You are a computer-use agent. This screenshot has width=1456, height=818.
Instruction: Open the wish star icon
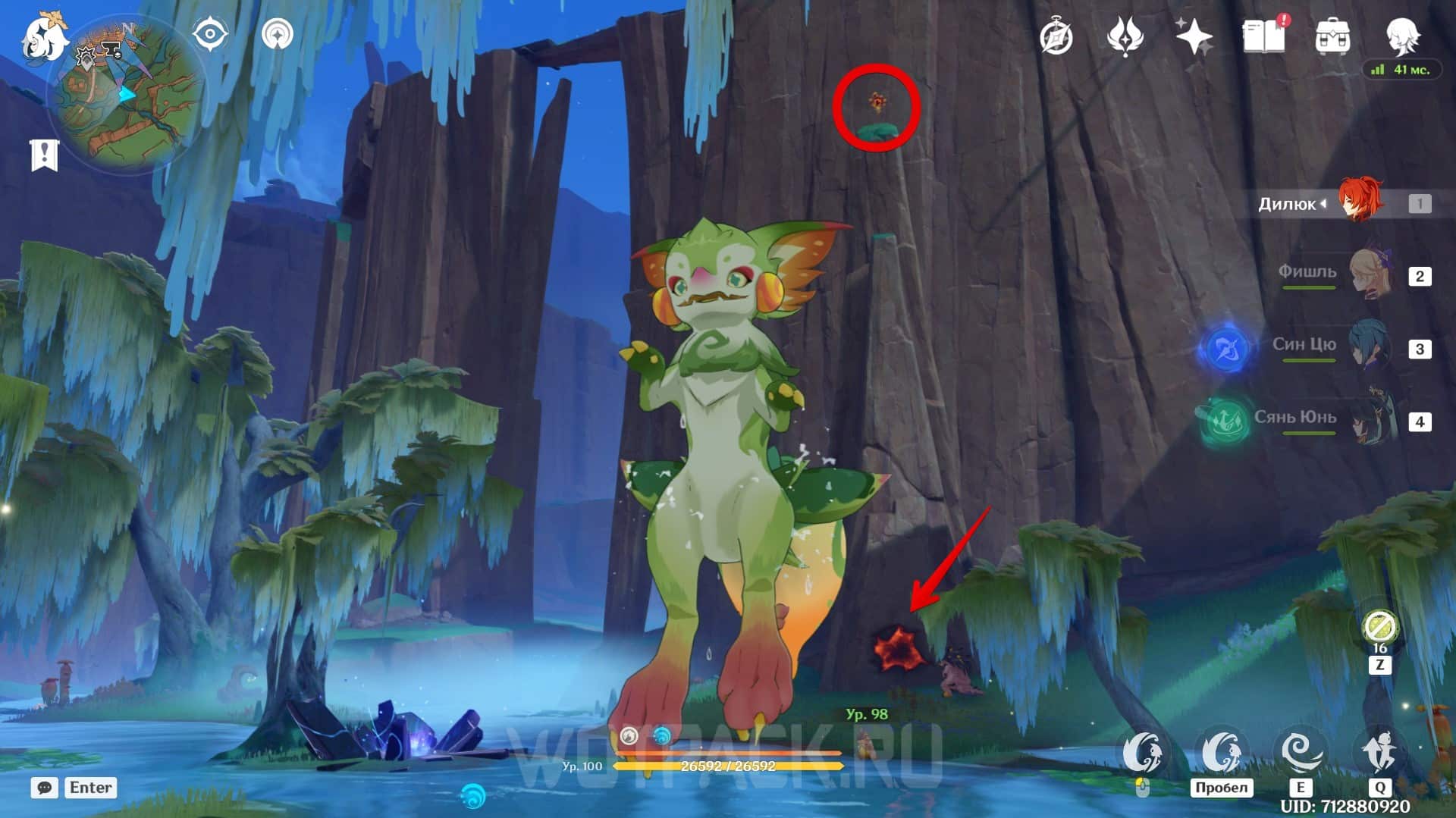1194,36
